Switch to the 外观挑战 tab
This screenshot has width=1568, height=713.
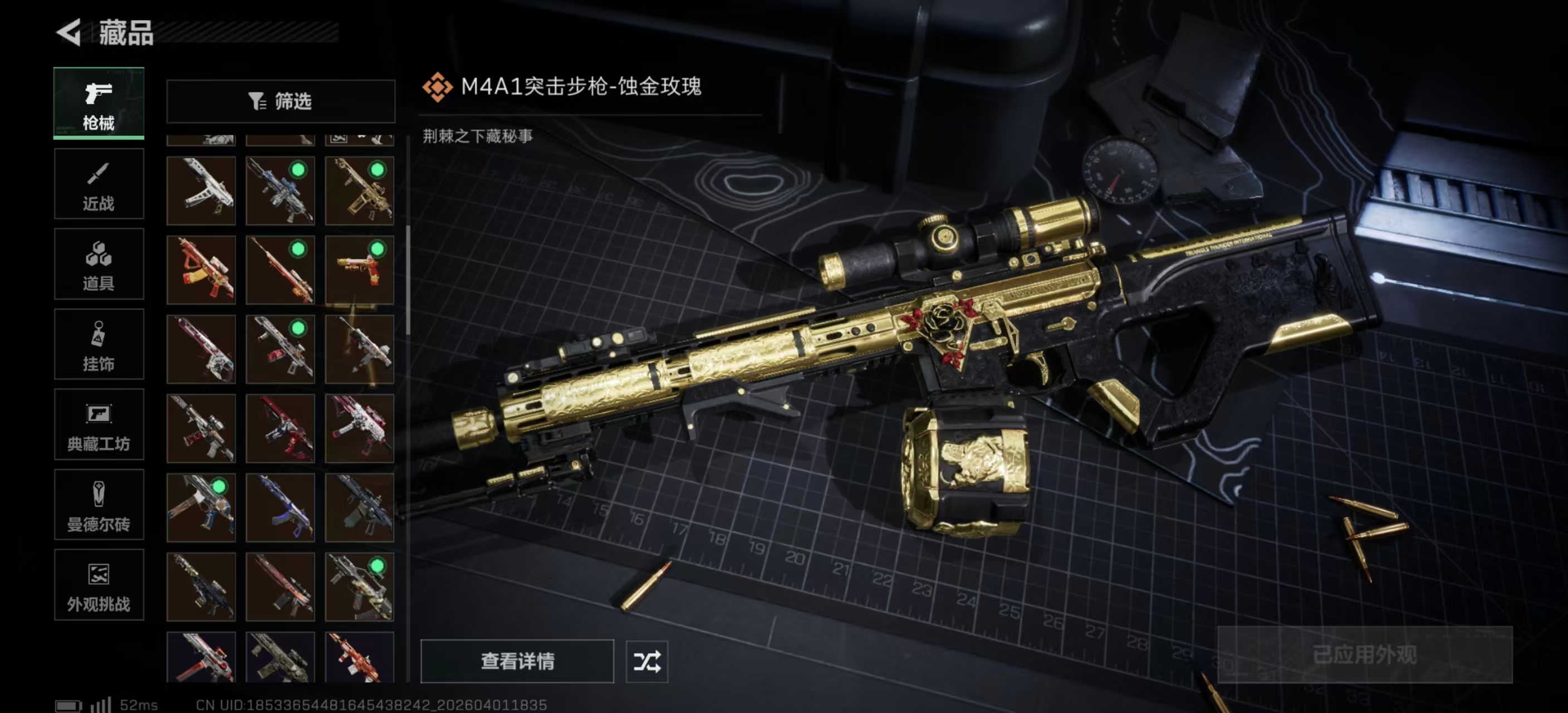pyautogui.click(x=99, y=586)
